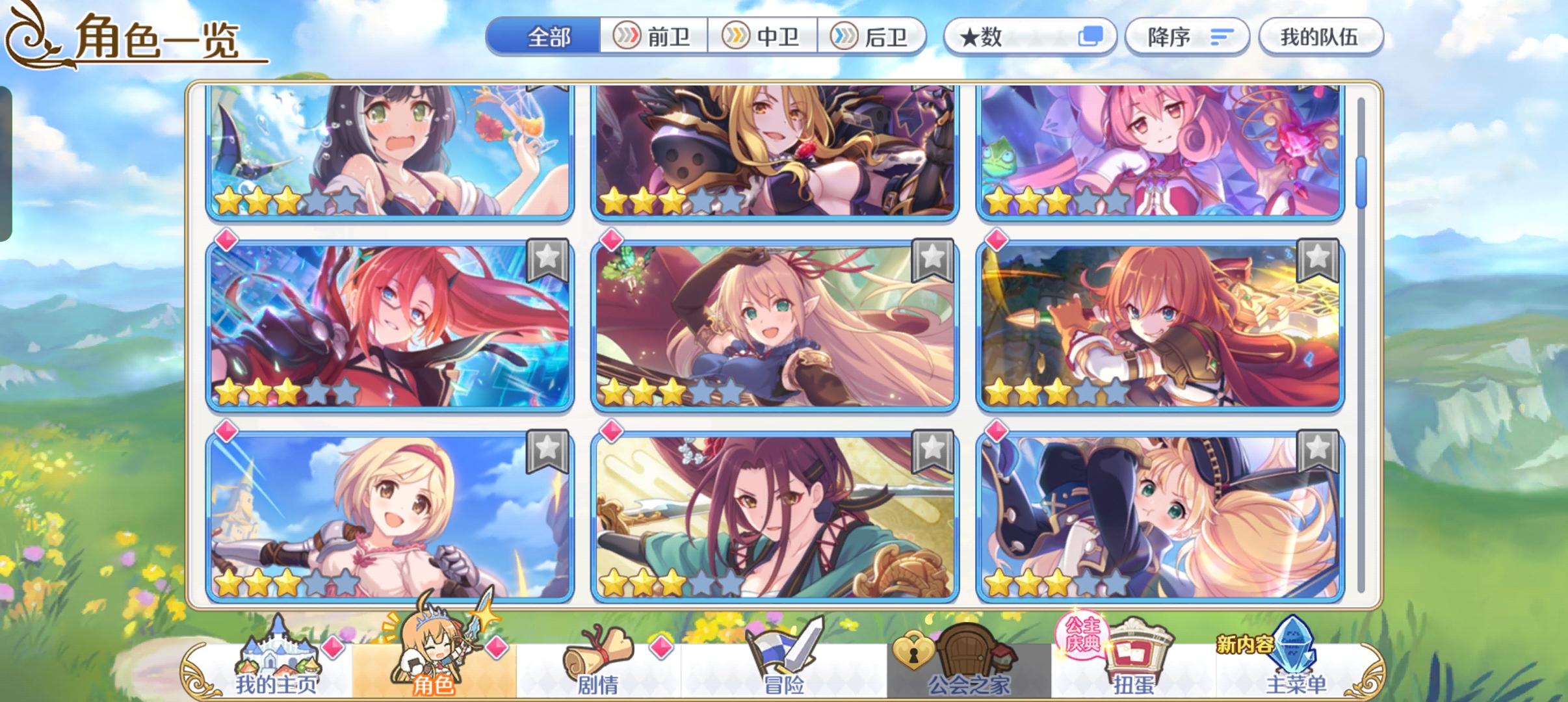Open the 降序 sort order dropdown

pyautogui.click(x=1188, y=37)
